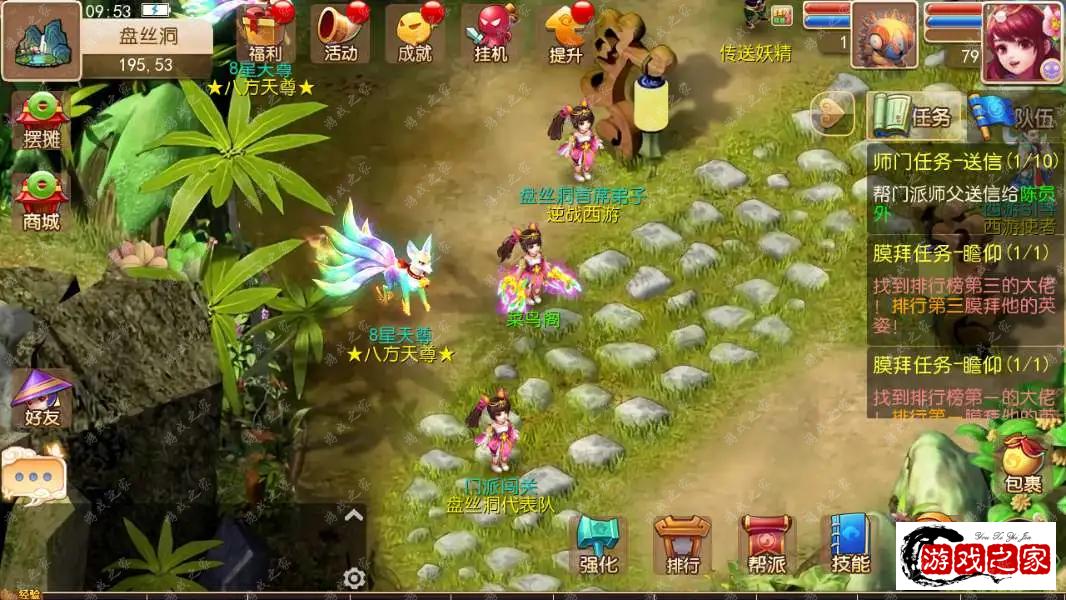Open the 排行 rankings menu
1066x600 pixels.
[683, 546]
